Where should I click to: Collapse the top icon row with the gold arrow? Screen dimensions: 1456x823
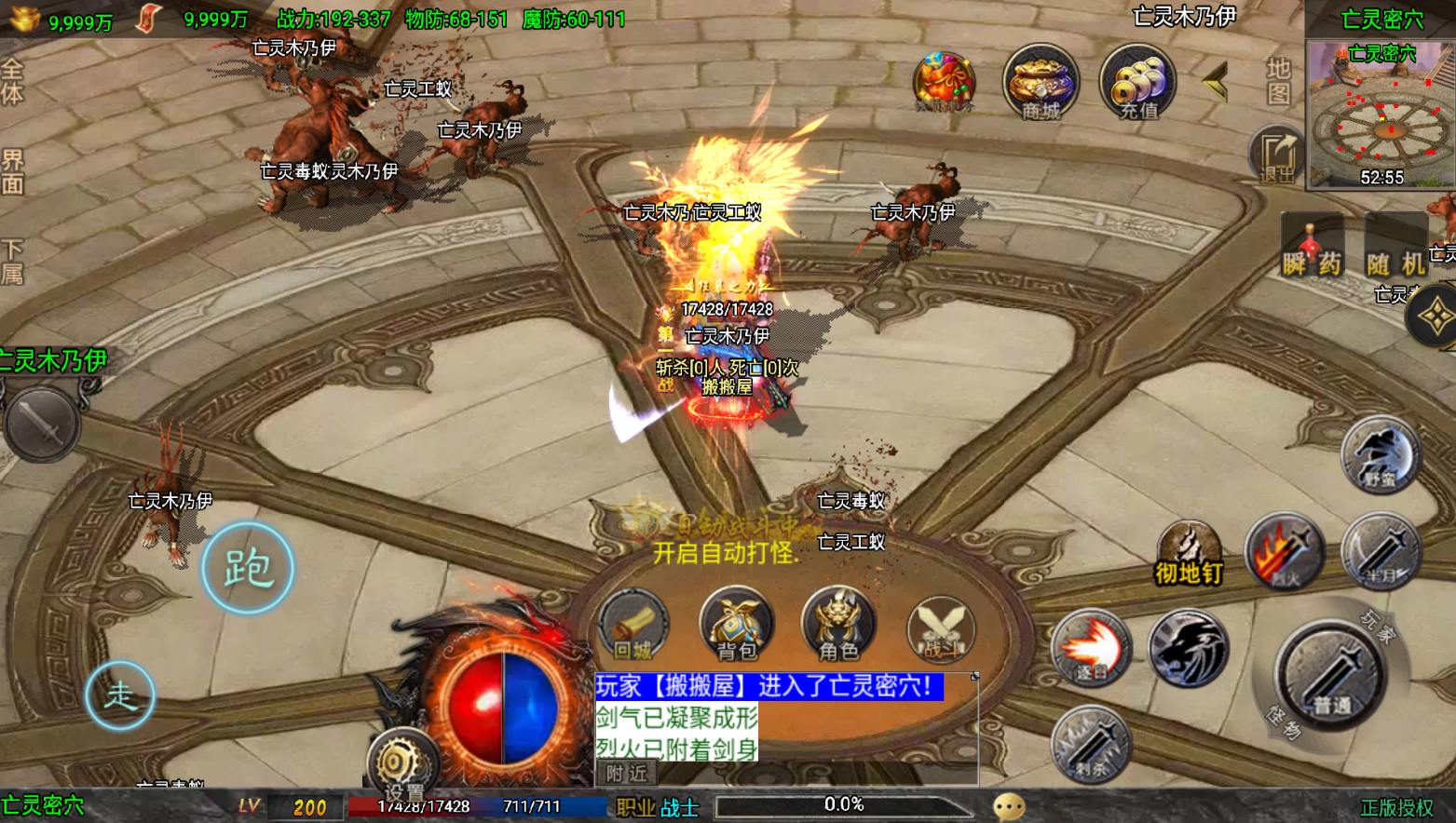[1215, 84]
